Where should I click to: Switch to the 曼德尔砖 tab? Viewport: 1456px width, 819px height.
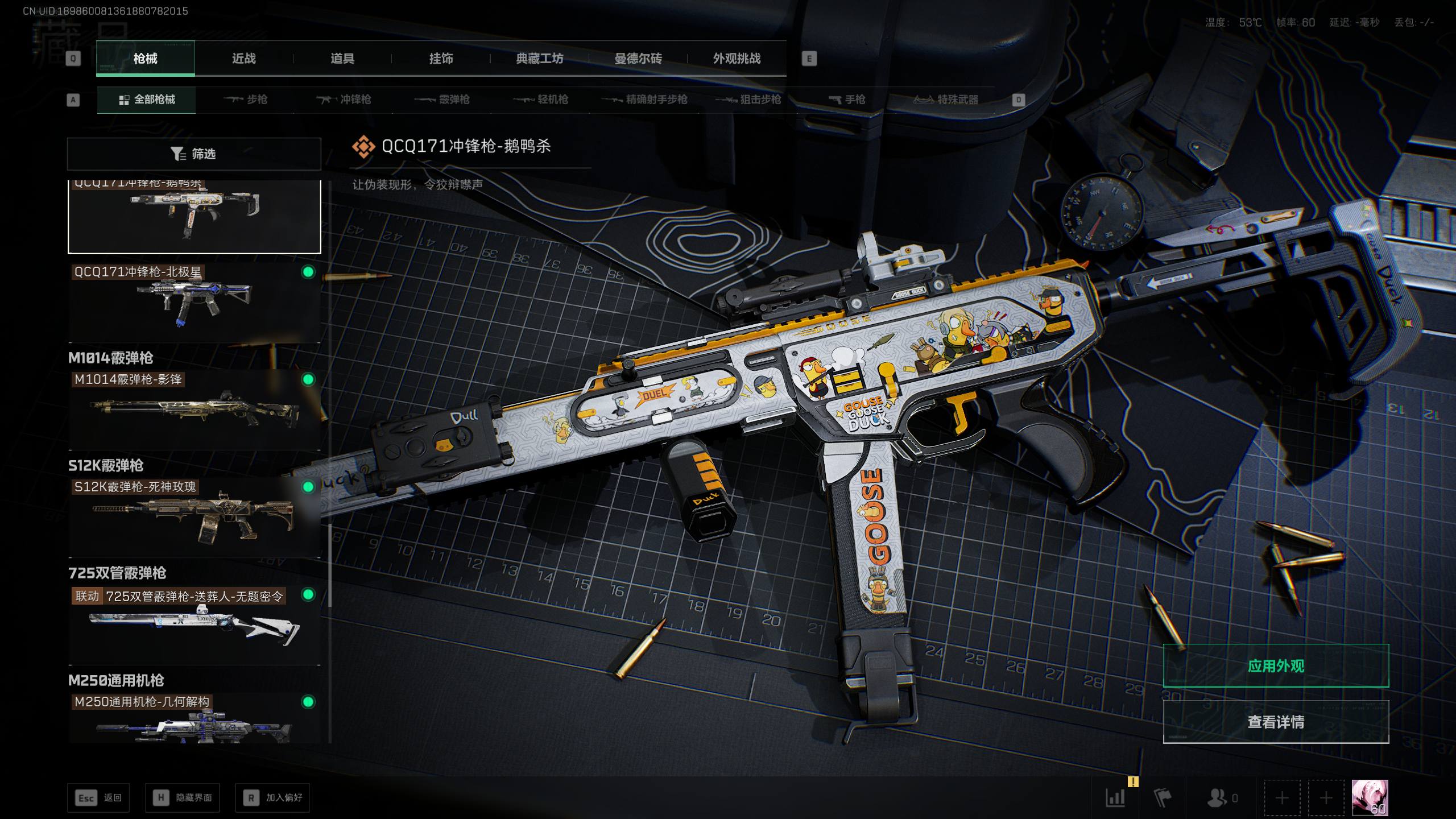click(x=638, y=59)
